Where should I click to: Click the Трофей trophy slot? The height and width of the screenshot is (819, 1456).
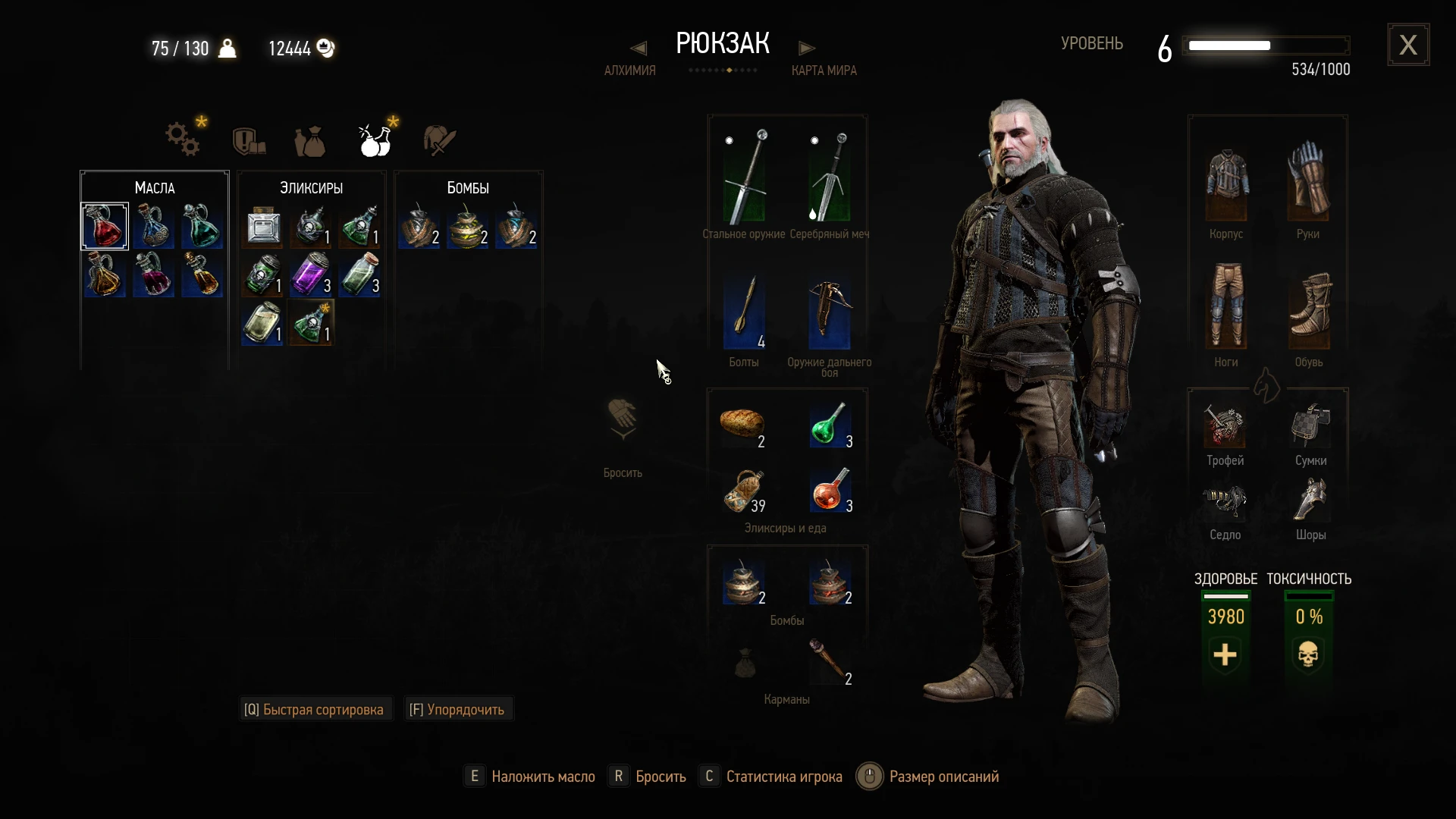point(1224,430)
